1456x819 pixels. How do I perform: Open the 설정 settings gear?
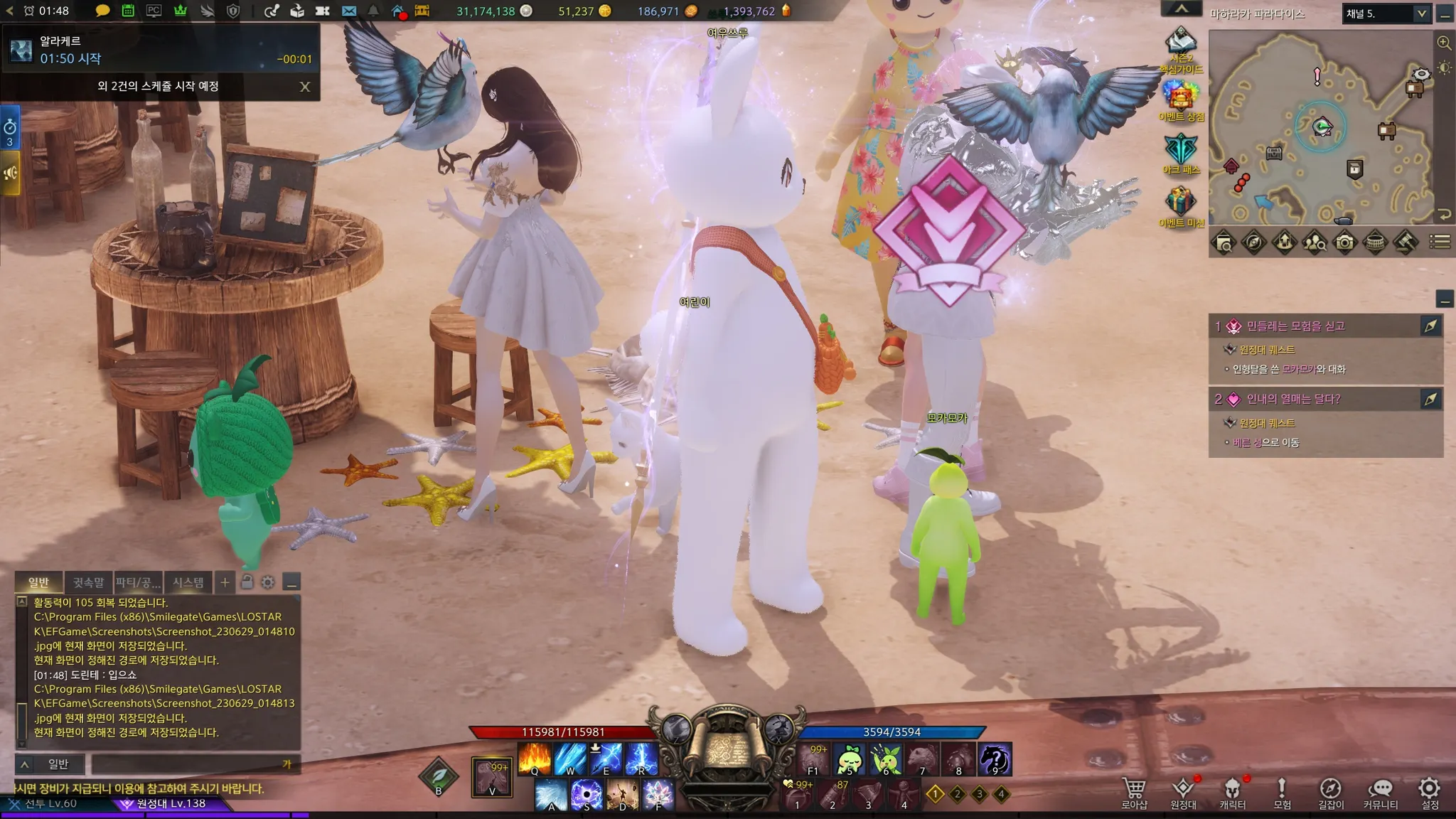pyautogui.click(x=1429, y=792)
